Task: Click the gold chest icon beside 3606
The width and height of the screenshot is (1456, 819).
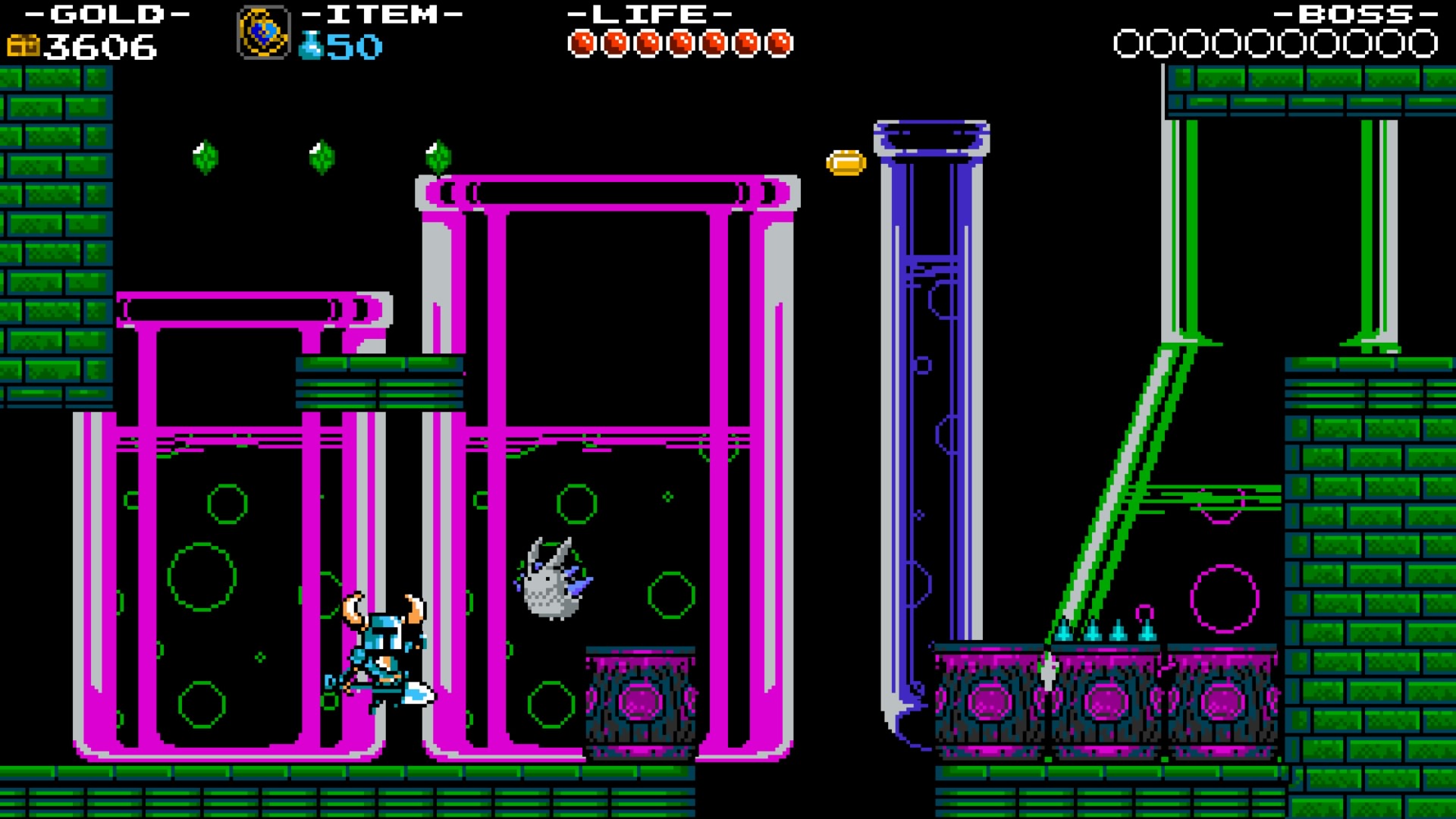Action: pyautogui.click(x=22, y=47)
